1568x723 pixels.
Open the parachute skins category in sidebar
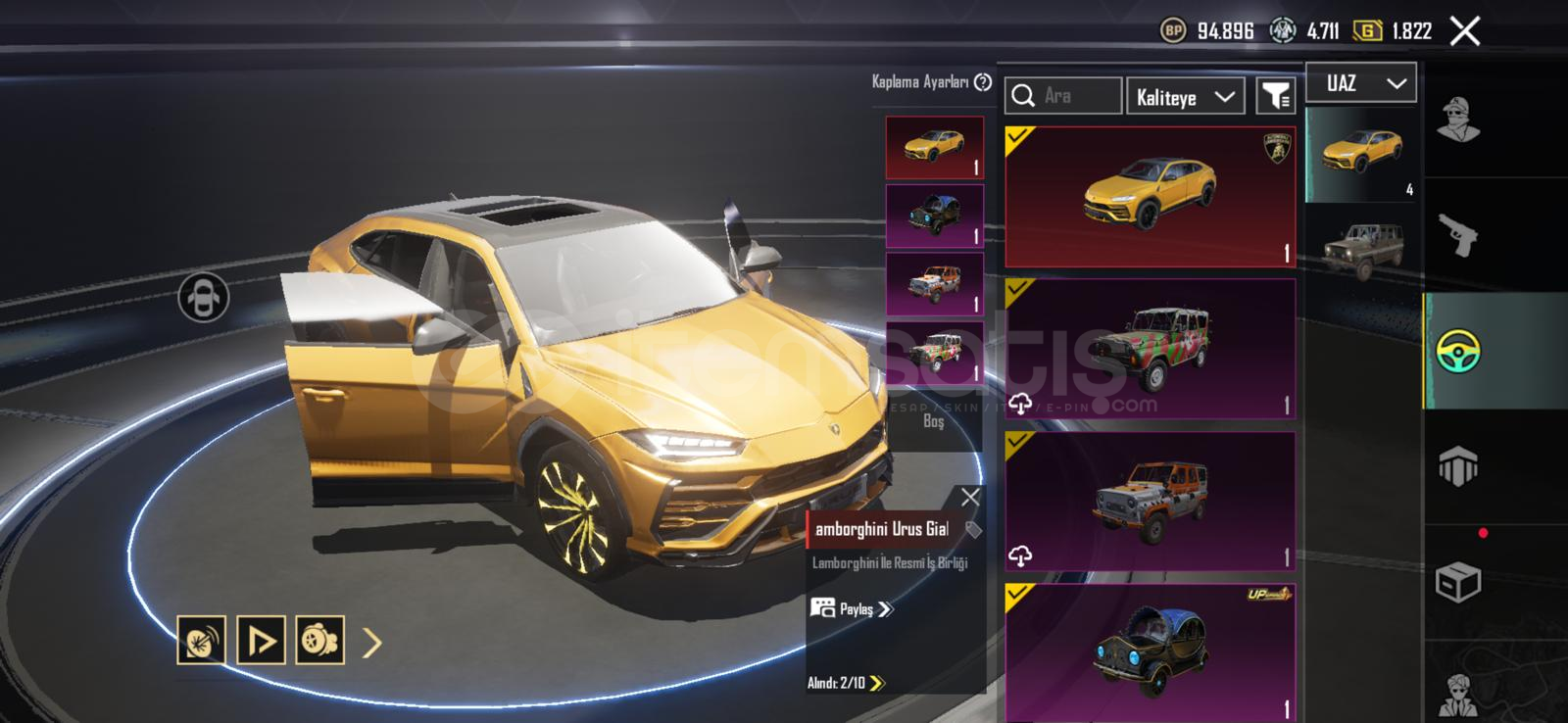pos(1460,462)
